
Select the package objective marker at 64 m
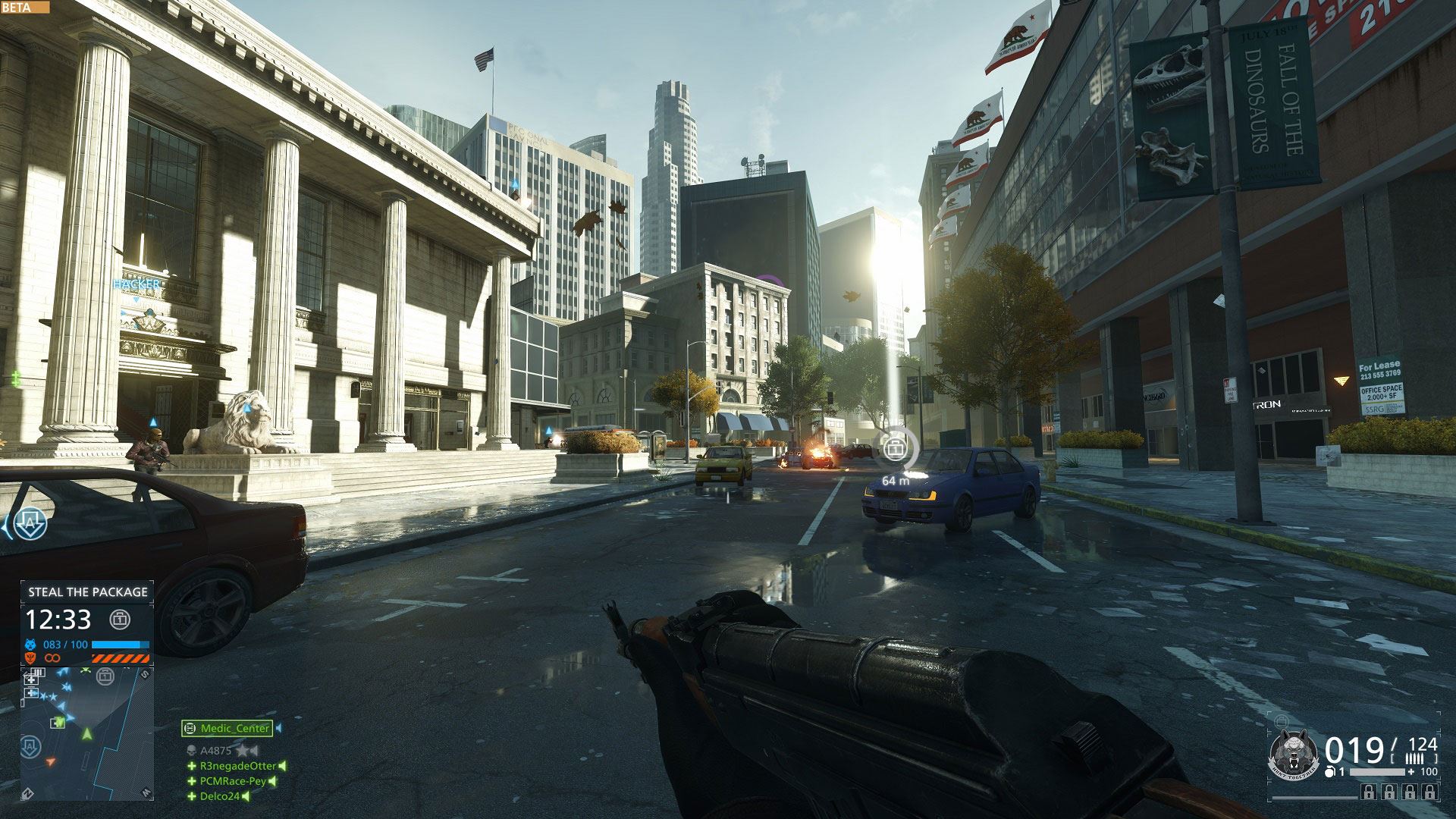click(896, 449)
